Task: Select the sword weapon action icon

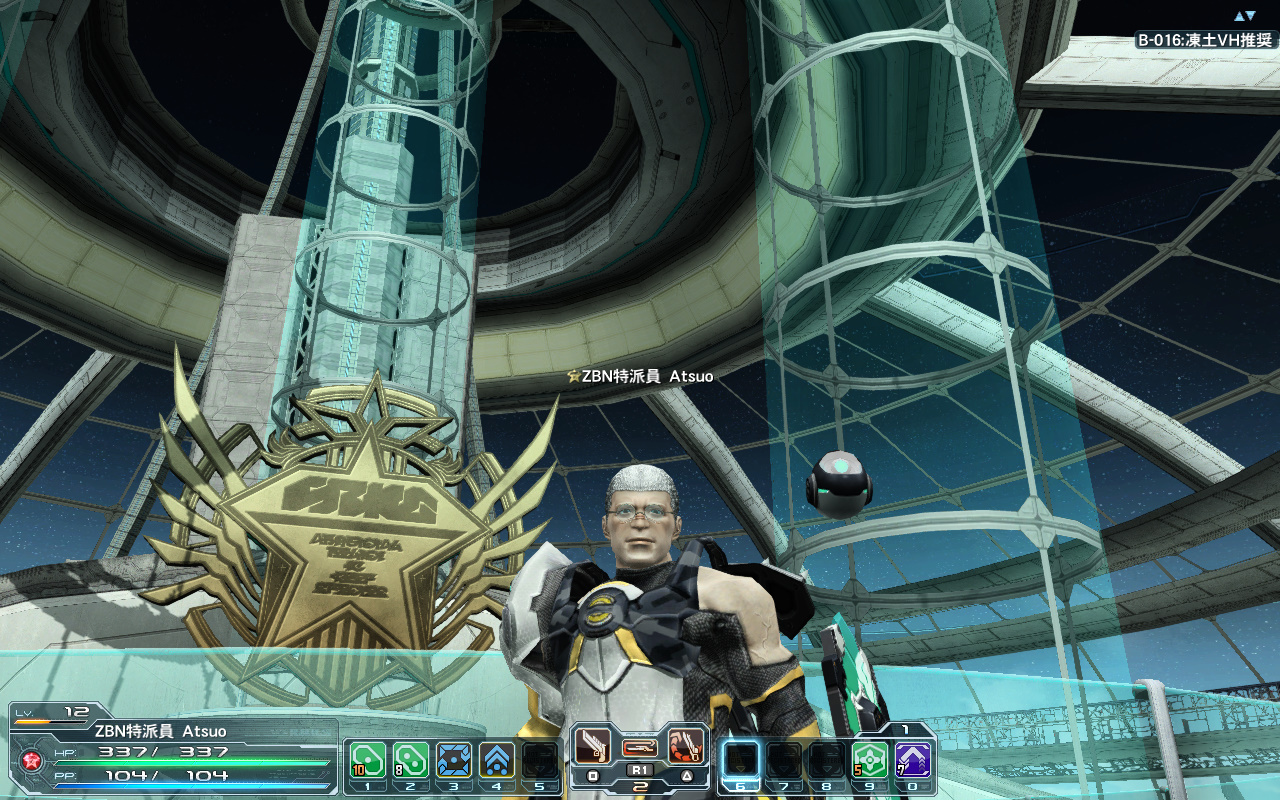Action: [x=593, y=745]
